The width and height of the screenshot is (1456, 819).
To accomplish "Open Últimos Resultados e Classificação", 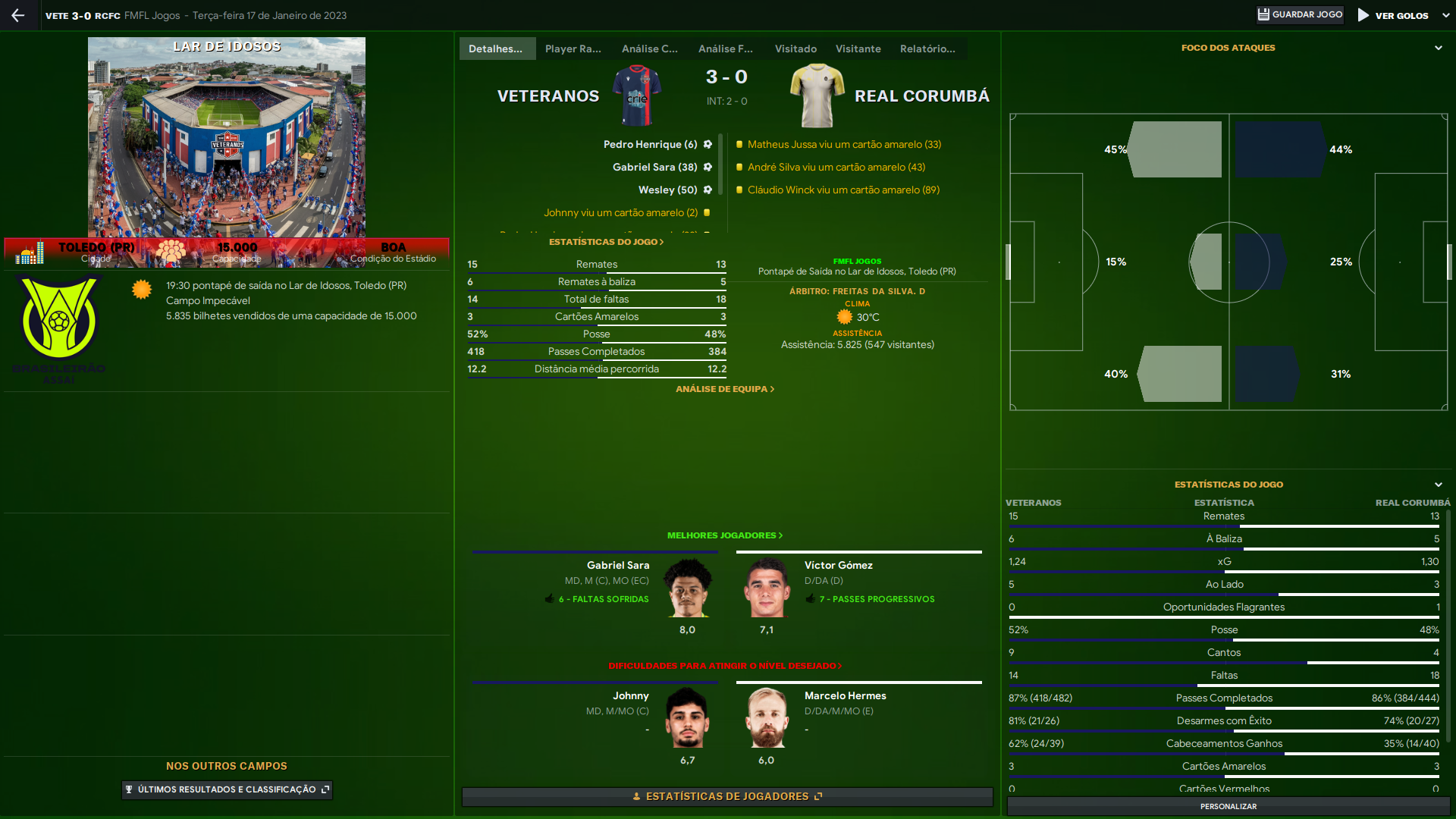I will tap(227, 789).
